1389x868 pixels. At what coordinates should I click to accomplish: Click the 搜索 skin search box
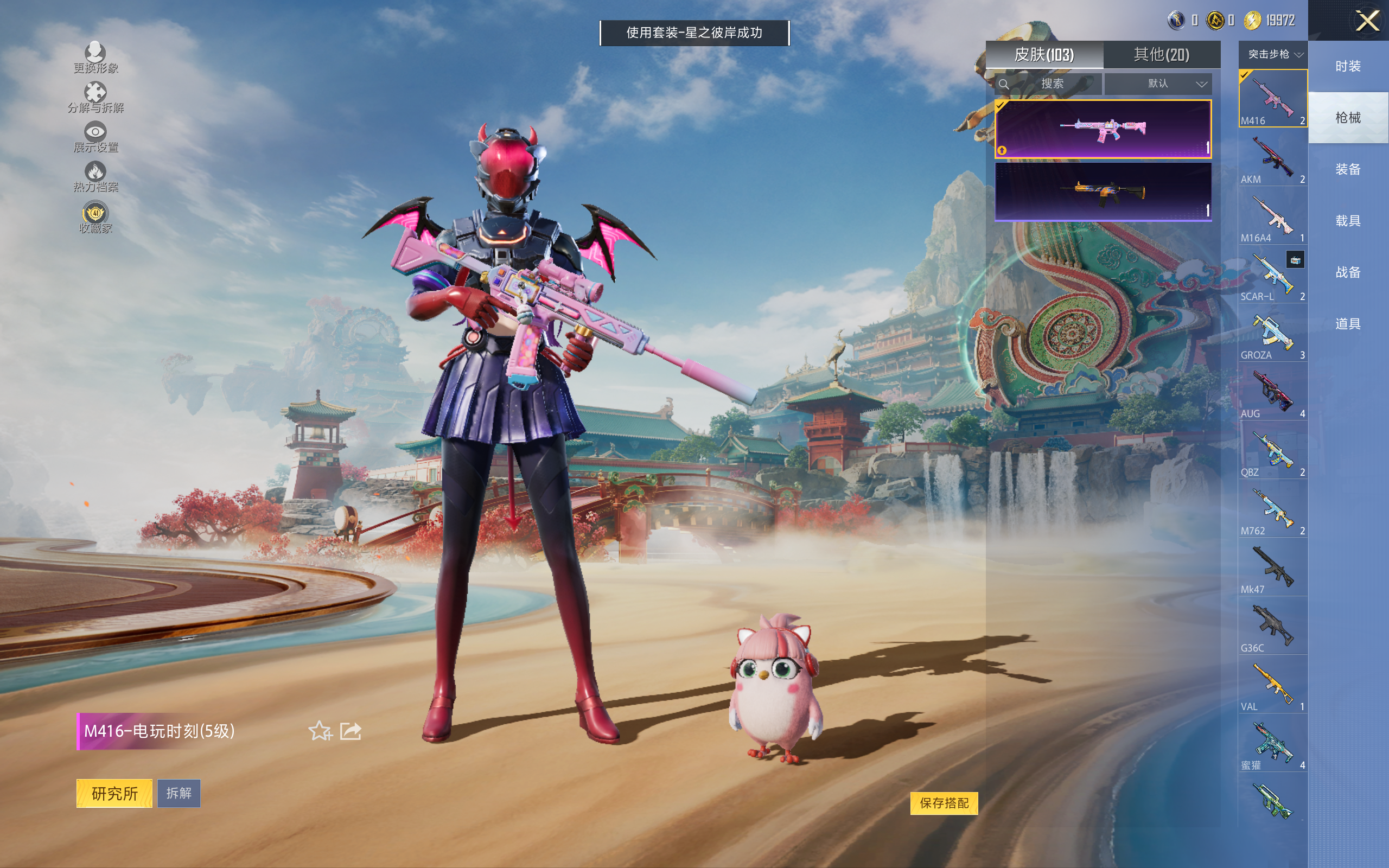coord(1052,84)
